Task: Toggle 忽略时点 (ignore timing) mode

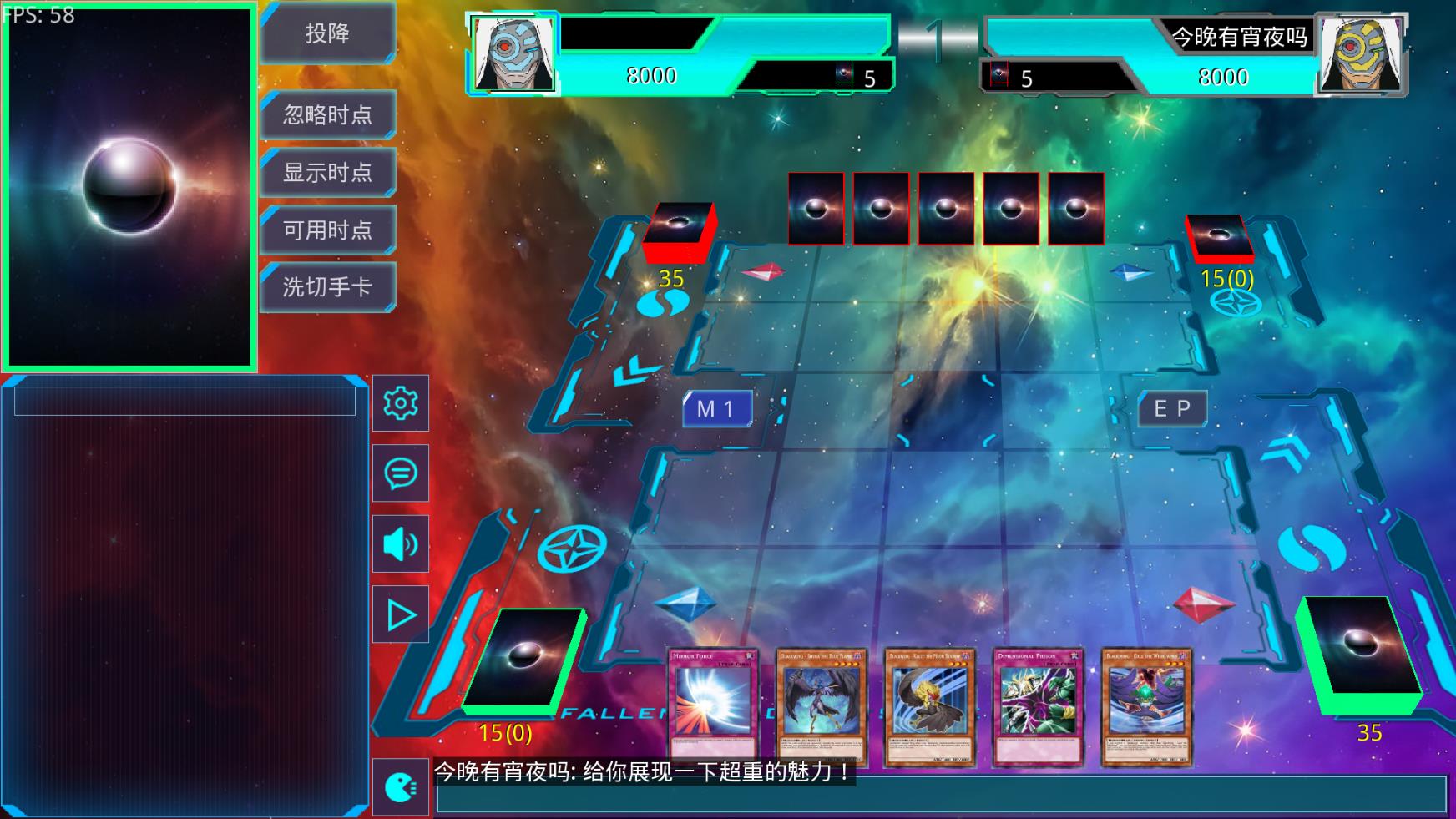Action: pos(327,114)
